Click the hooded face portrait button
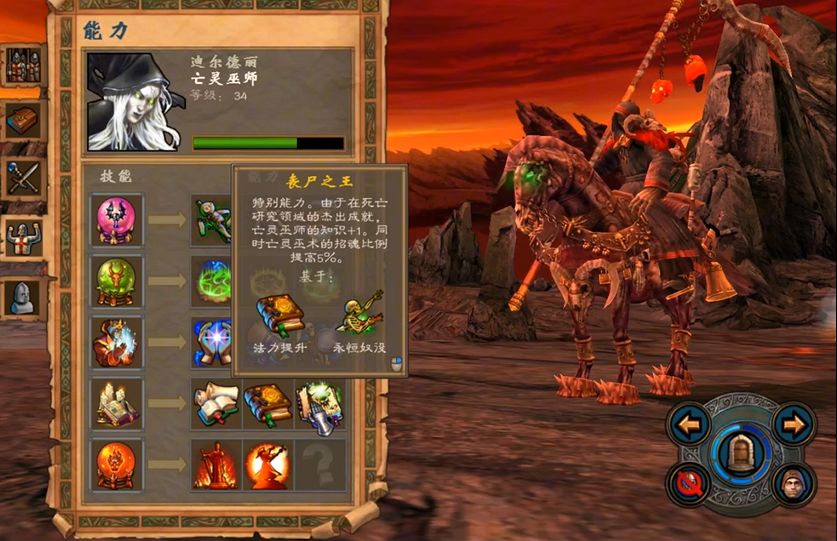Image resolution: width=837 pixels, height=541 pixels. click(x=794, y=484)
